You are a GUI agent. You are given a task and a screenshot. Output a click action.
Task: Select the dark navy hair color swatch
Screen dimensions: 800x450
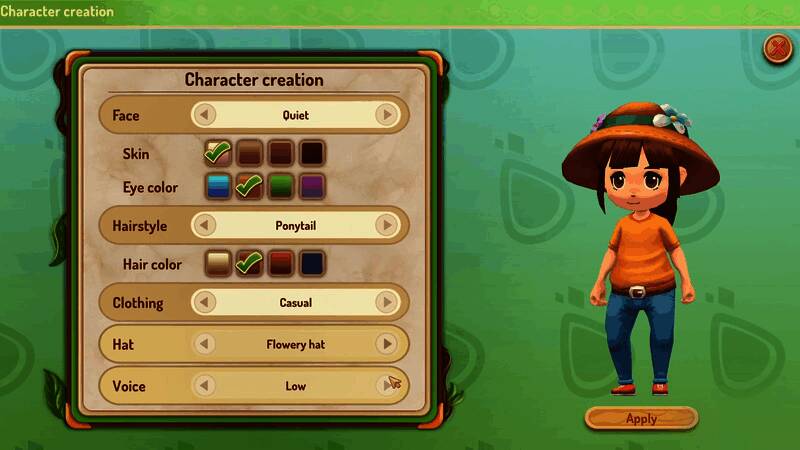[313, 264]
